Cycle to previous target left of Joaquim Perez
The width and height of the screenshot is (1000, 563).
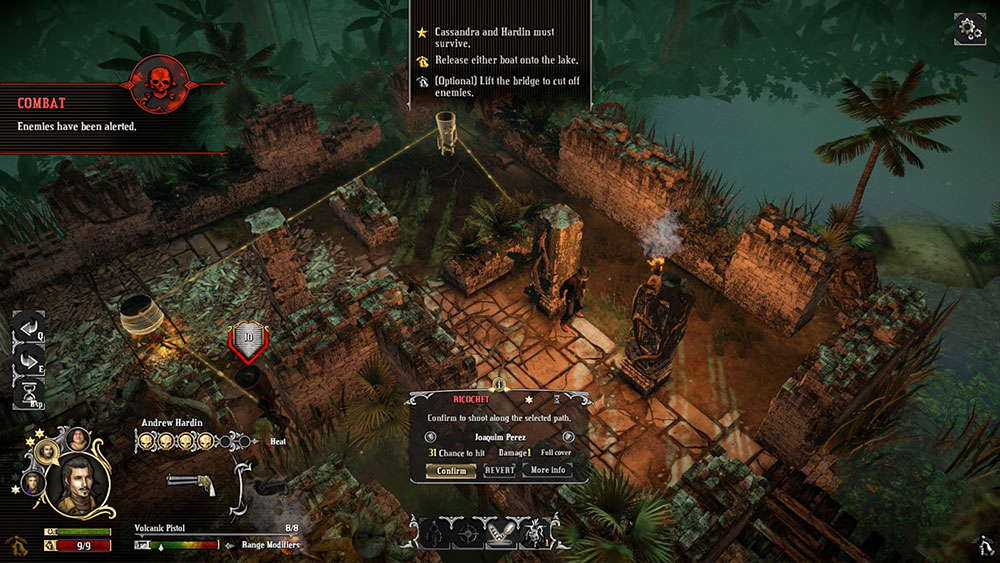pos(430,436)
